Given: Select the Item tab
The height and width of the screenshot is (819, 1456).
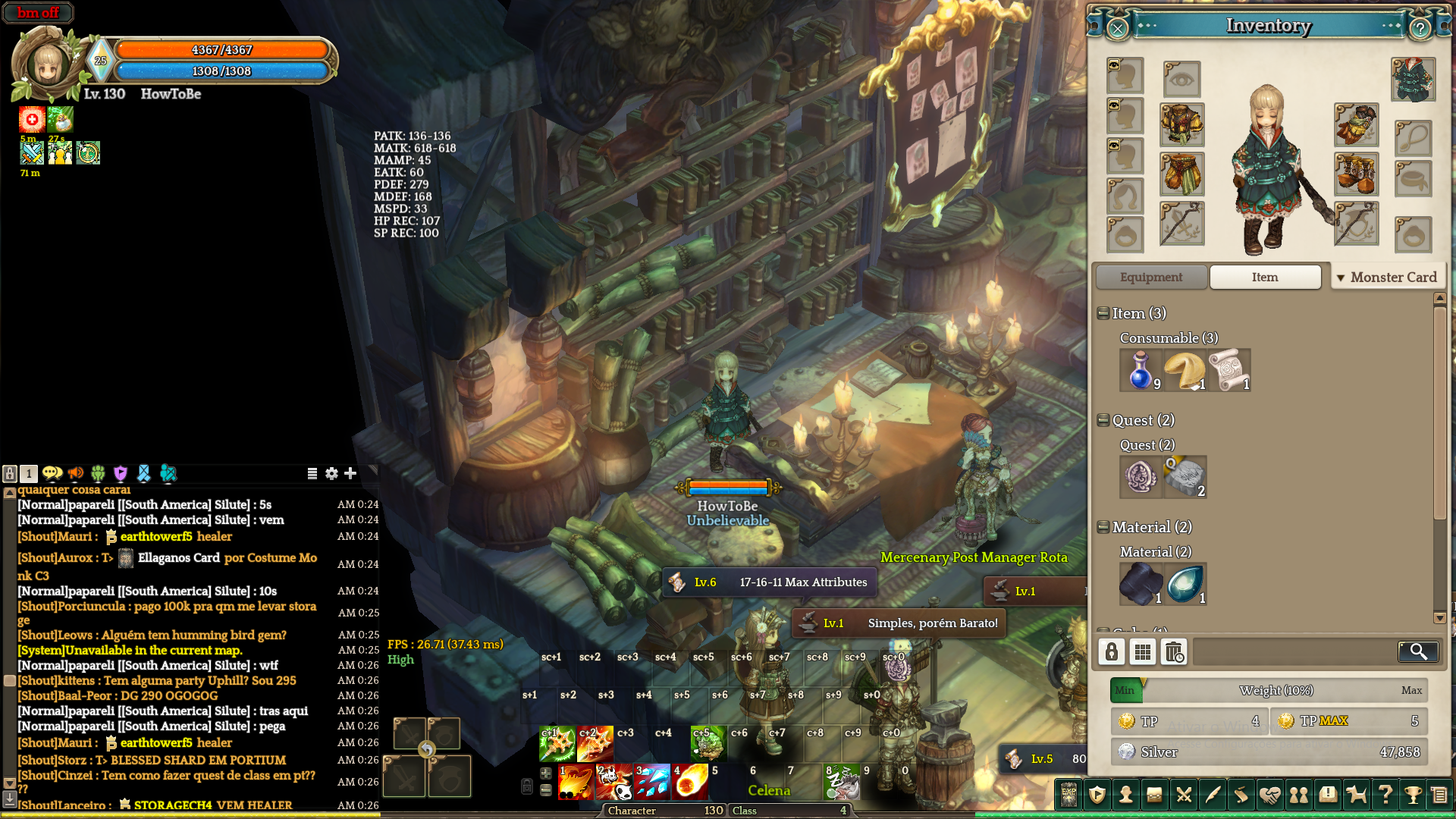Looking at the screenshot, I should pyautogui.click(x=1265, y=278).
